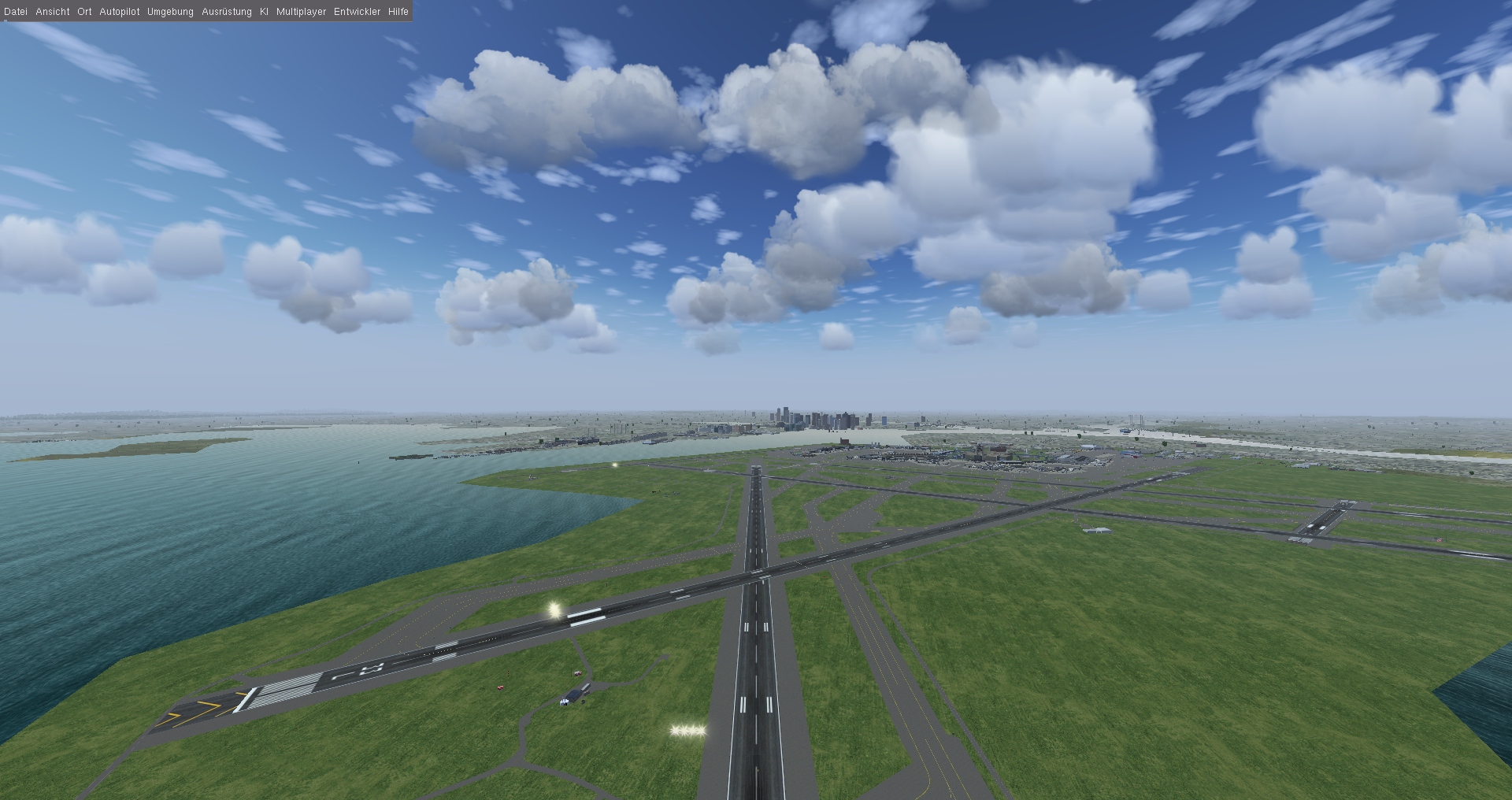Open the Ausrüstung menu
This screenshot has width=1512, height=800.
click(x=225, y=12)
